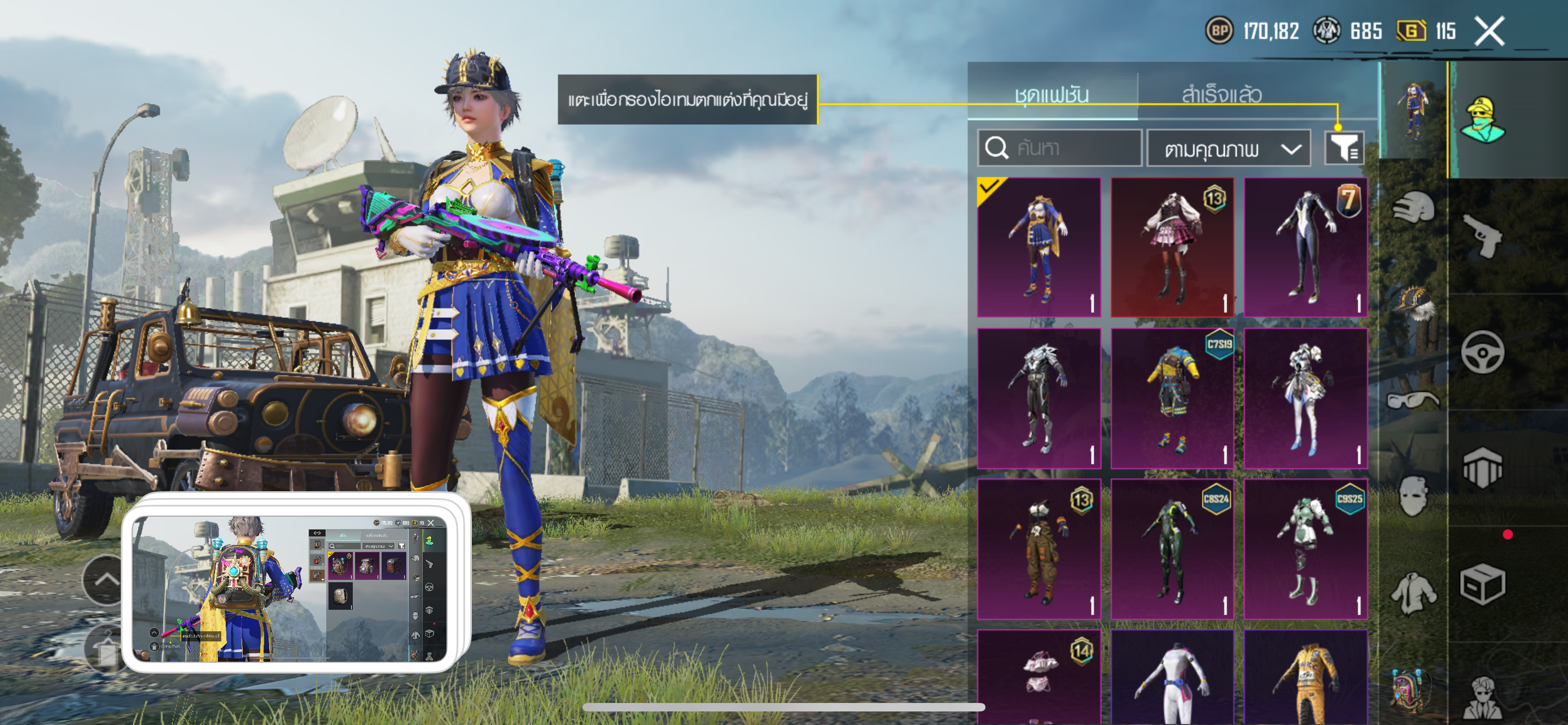Click the ค้นหา search field
The height and width of the screenshot is (725, 1568).
coord(1060,148)
